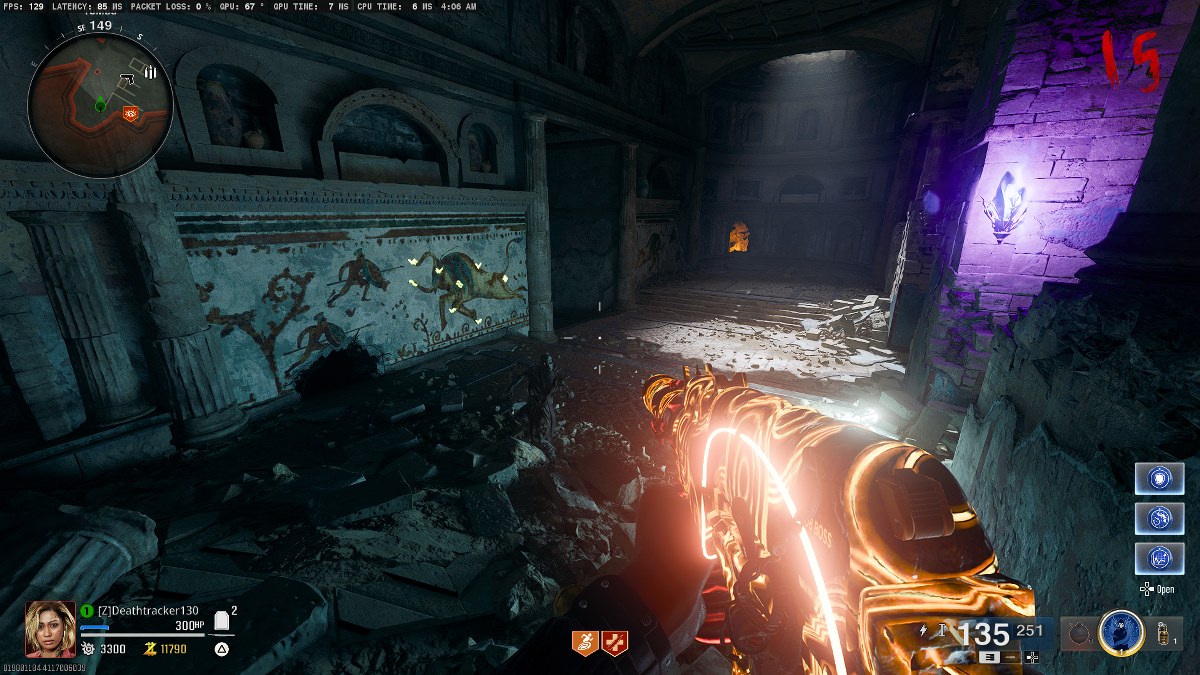1200x675 pixels.
Task: Click Deathtracker130's operator portrait
Action: (50, 627)
